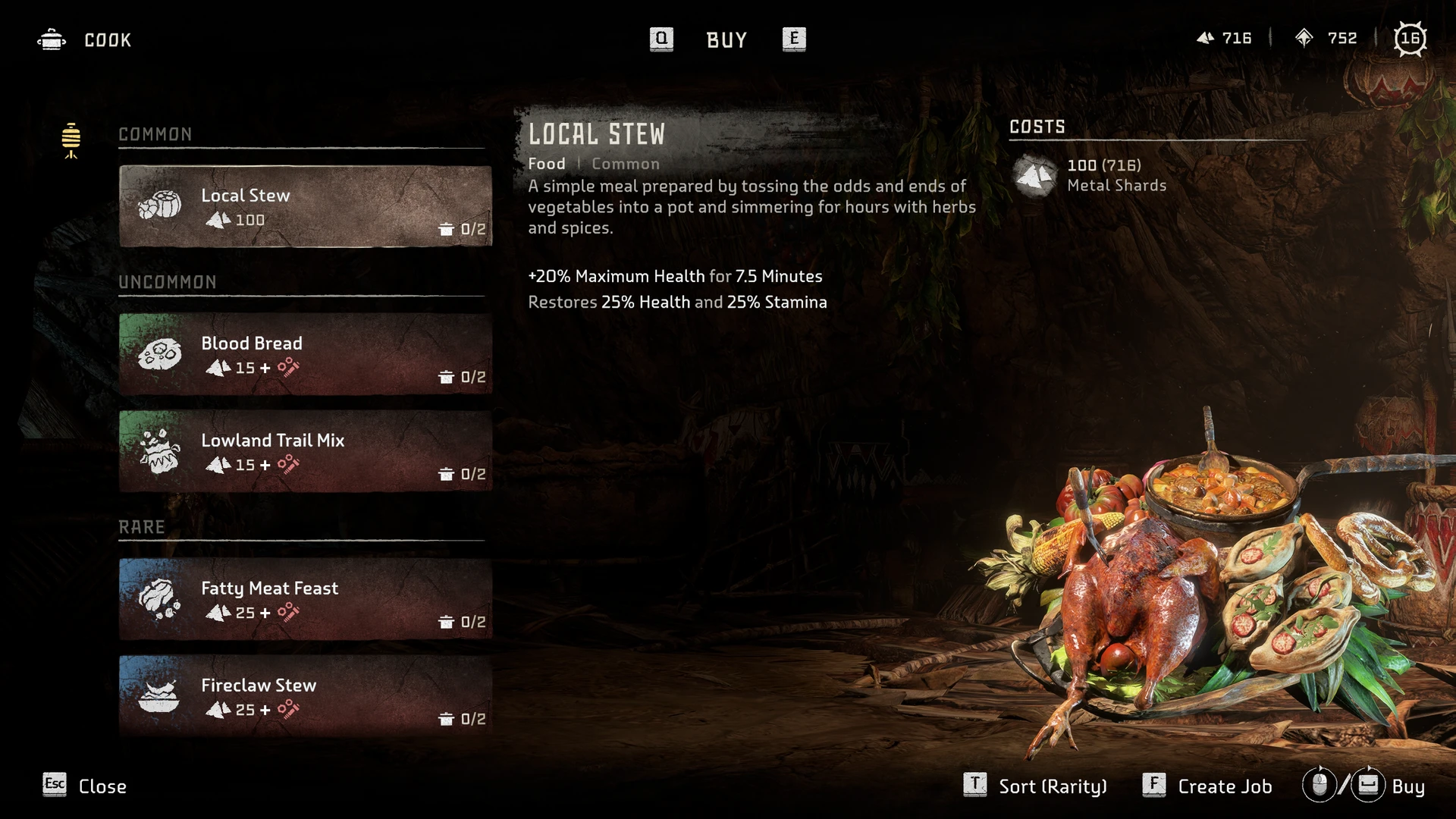
Task: Select the Local Stew recipe
Action: (305, 206)
